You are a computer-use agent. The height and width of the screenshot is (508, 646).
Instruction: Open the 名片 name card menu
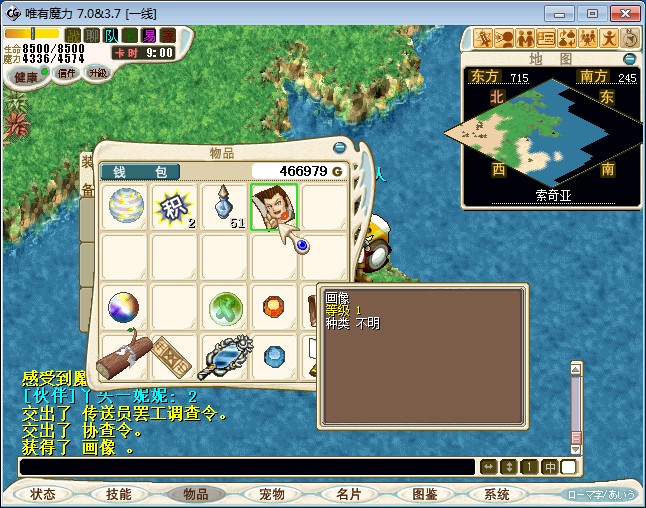click(x=348, y=494)
